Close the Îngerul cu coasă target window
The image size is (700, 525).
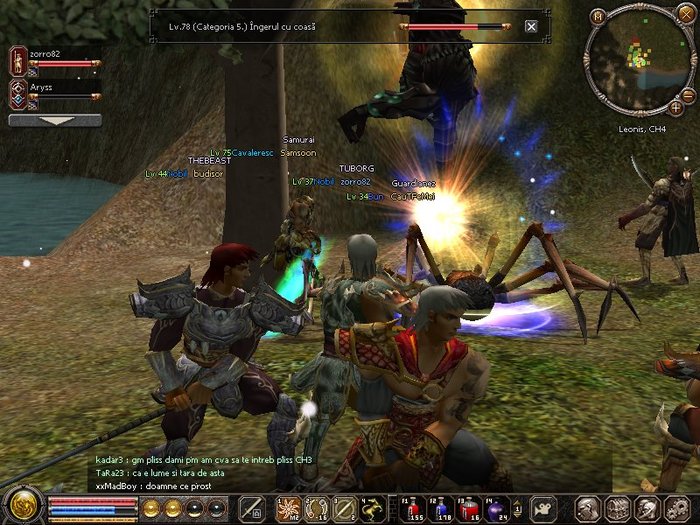pyautogui.click(x=531, y=27)
